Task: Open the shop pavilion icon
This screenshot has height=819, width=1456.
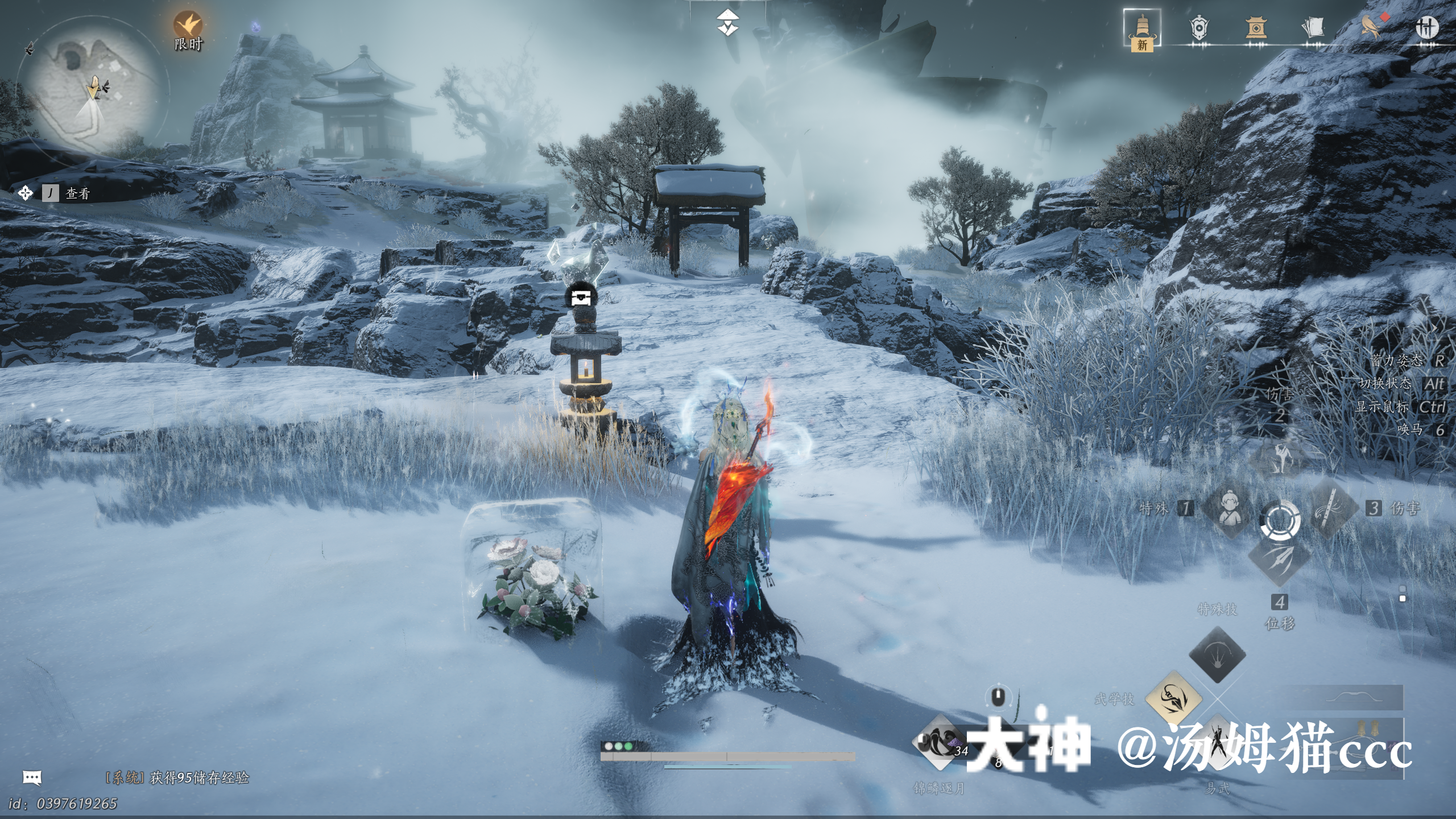Action: coord(1256,27)
